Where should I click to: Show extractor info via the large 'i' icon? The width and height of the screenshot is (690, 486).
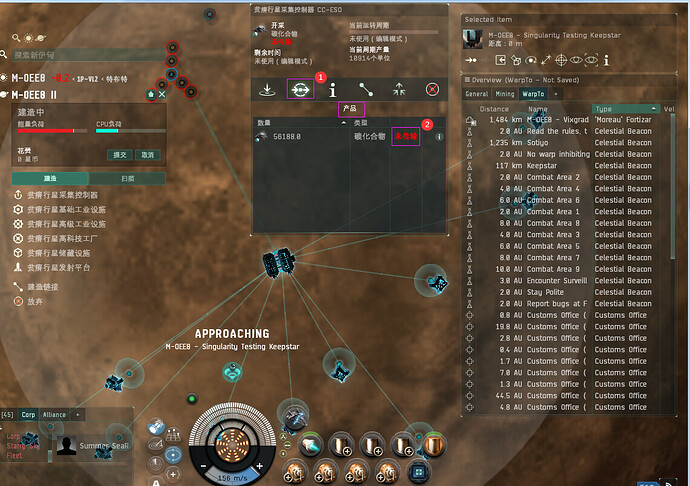[x=332, y=89]
